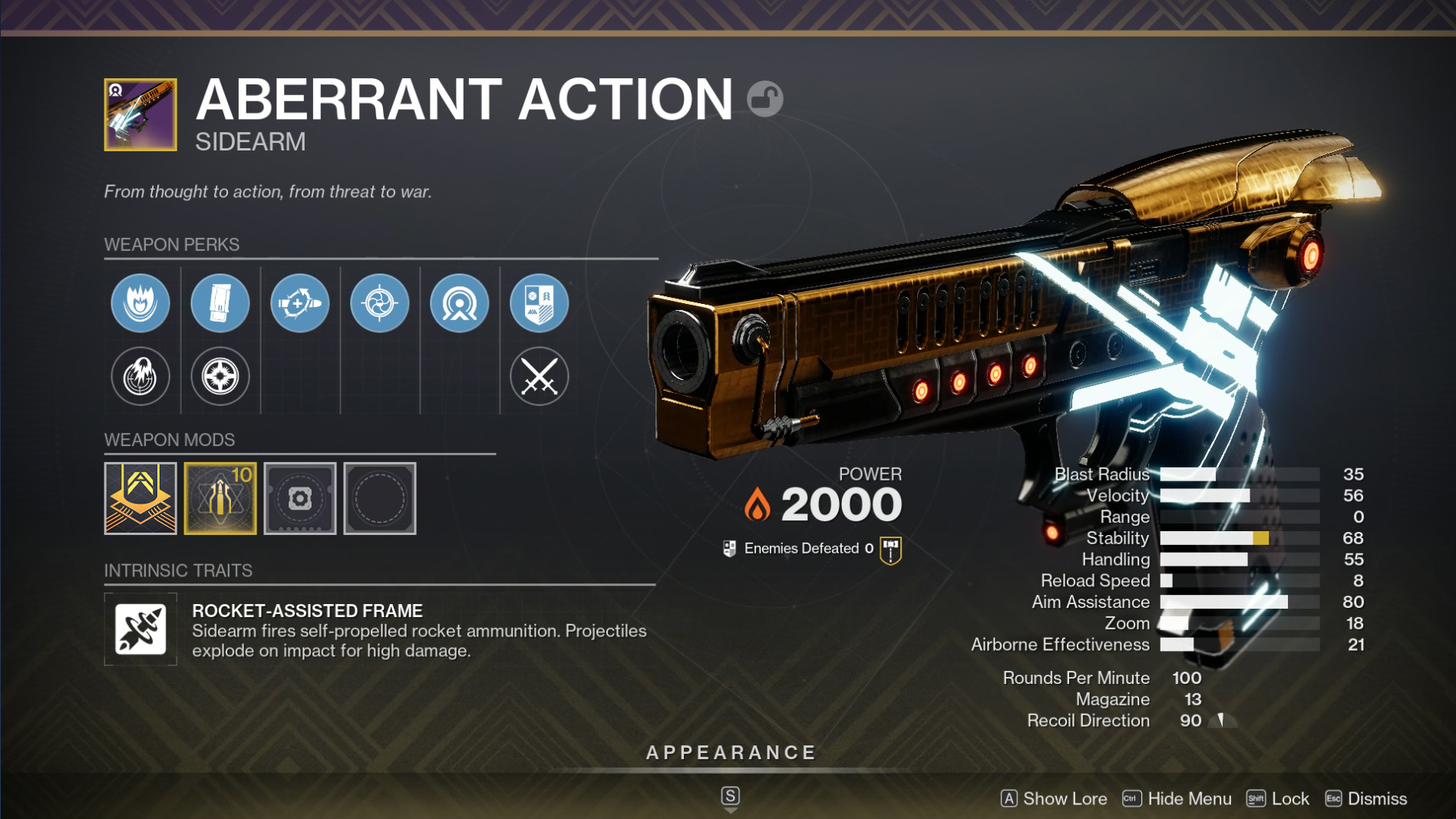
Task: Inspect the spiral target perk icon
Action: coord(380,303)
